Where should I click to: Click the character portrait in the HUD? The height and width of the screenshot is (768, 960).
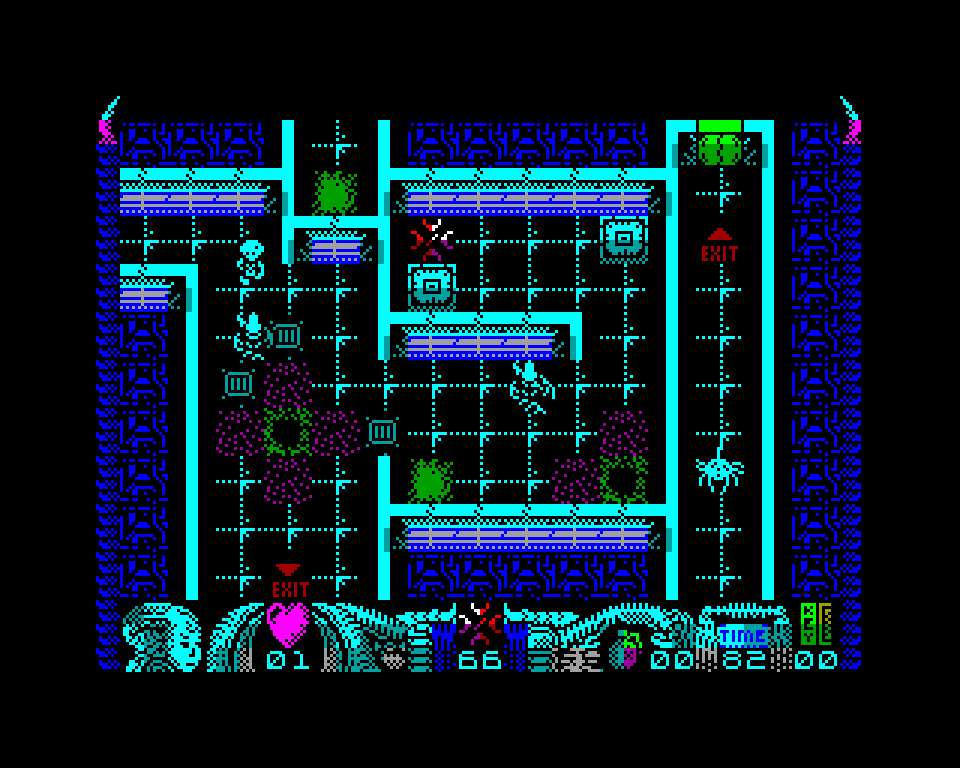pos(160,635)
